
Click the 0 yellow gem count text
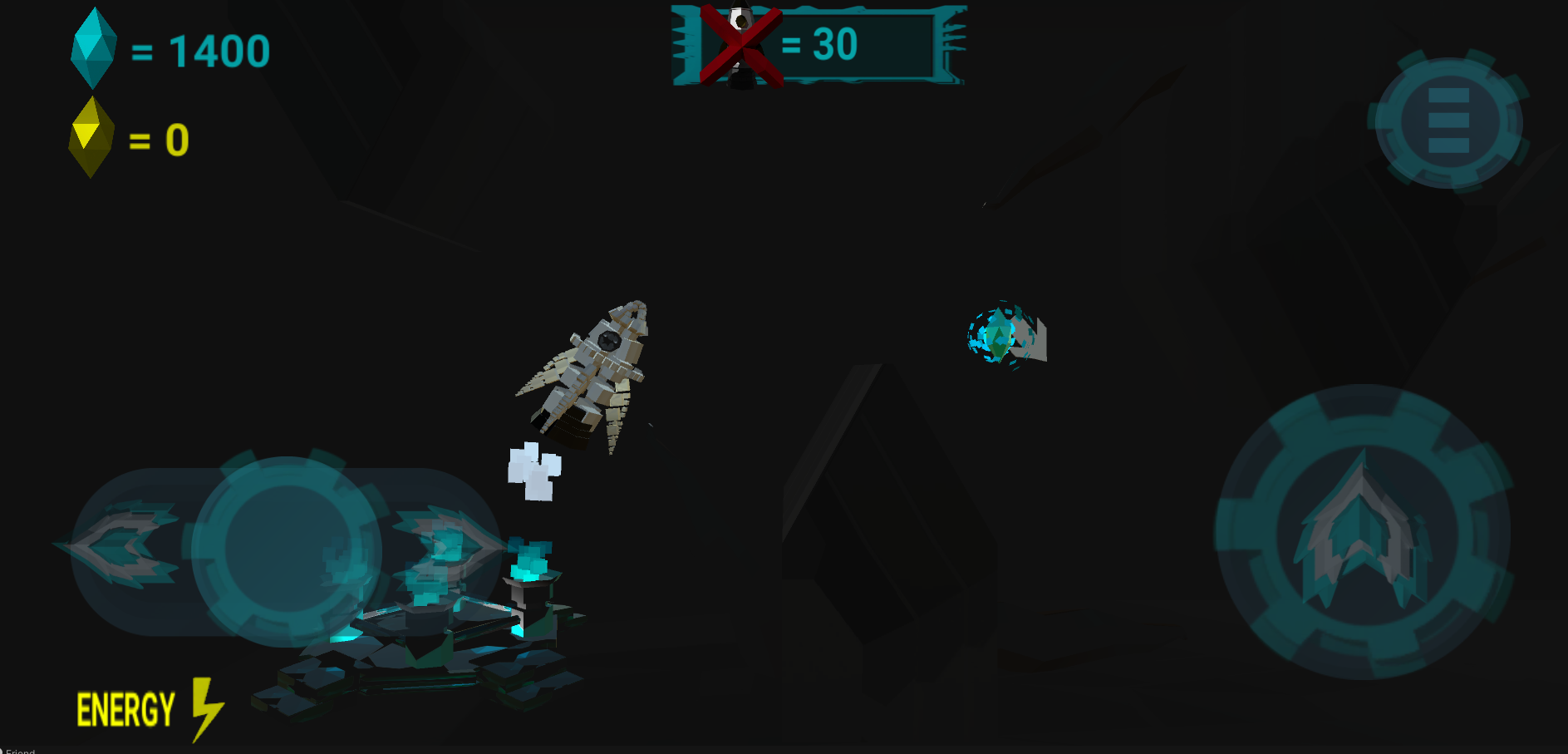click(x=176, y=139)
